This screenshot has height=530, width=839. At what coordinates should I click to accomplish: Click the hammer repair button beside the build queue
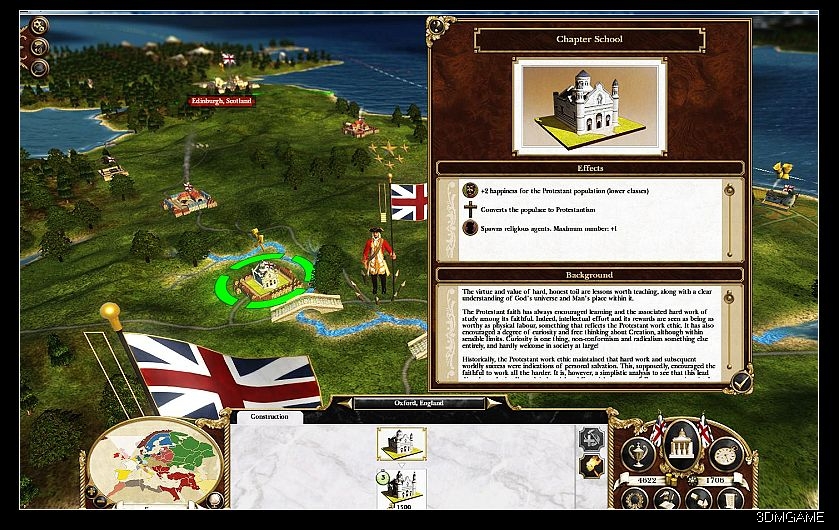pyautogui.click(x=592, y=466)
